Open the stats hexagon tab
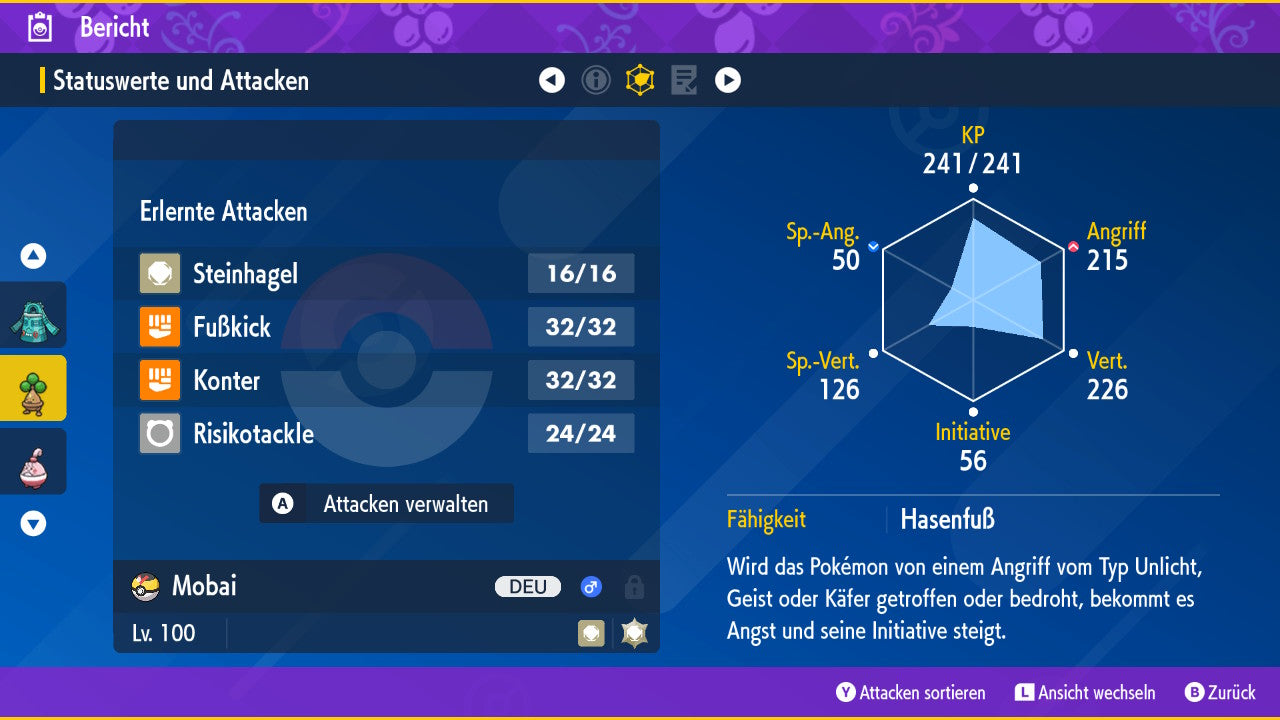This screenshot has width=1280, height=720. click(640, 80)
